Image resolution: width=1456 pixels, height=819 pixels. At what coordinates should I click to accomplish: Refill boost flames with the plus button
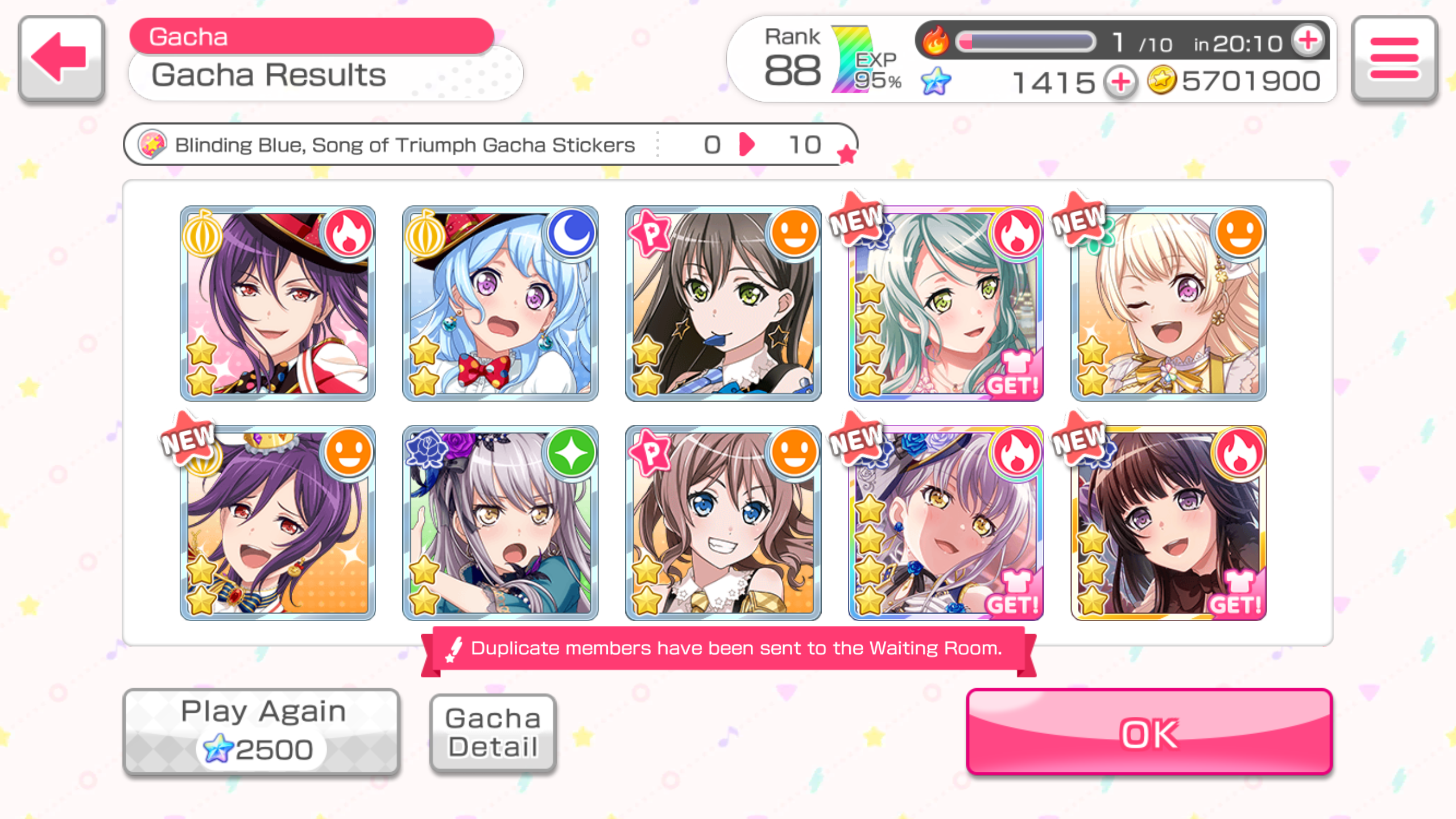(1308, 41)
